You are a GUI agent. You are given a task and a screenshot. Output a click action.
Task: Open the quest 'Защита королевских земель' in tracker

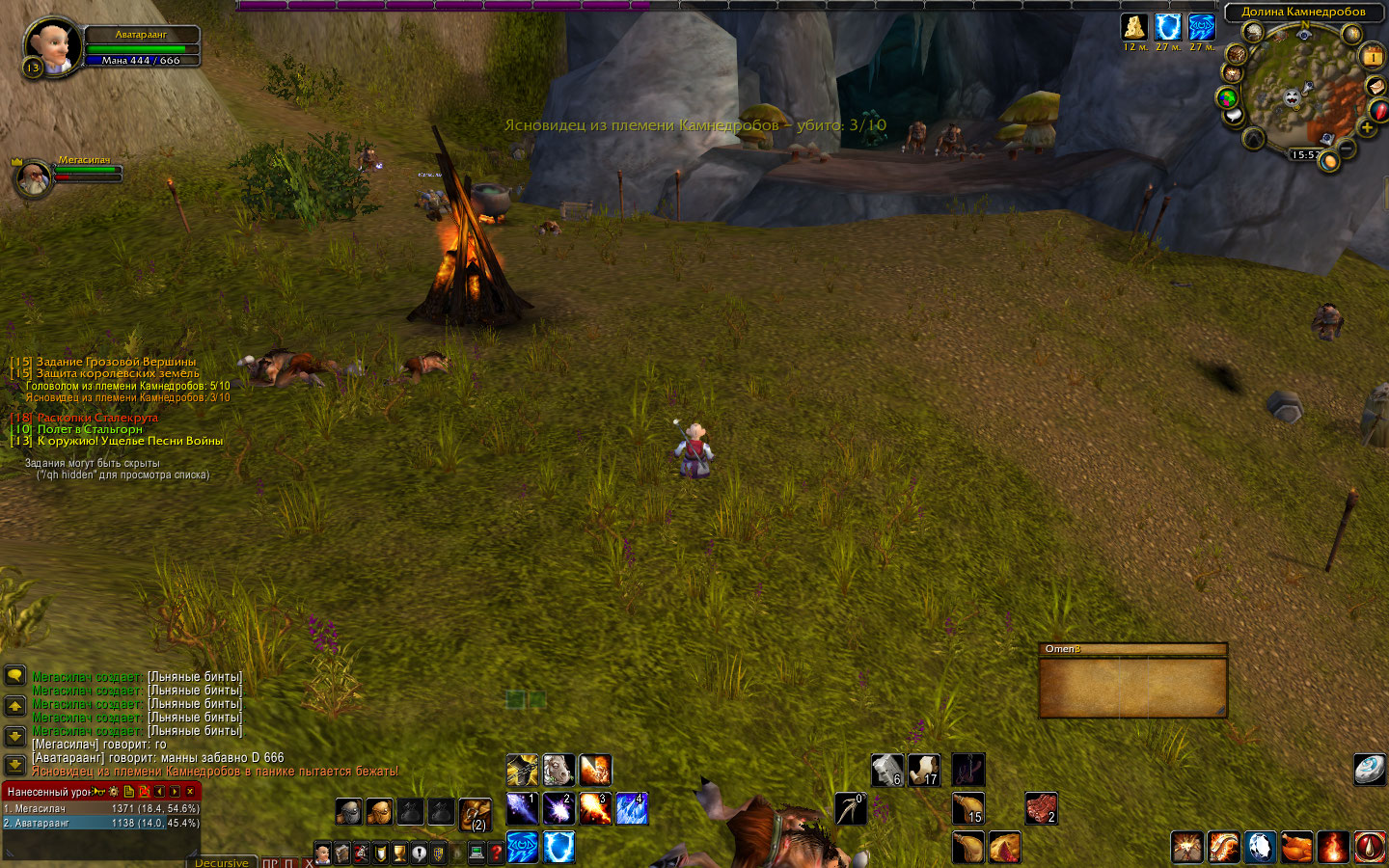[x=117, y=373]
